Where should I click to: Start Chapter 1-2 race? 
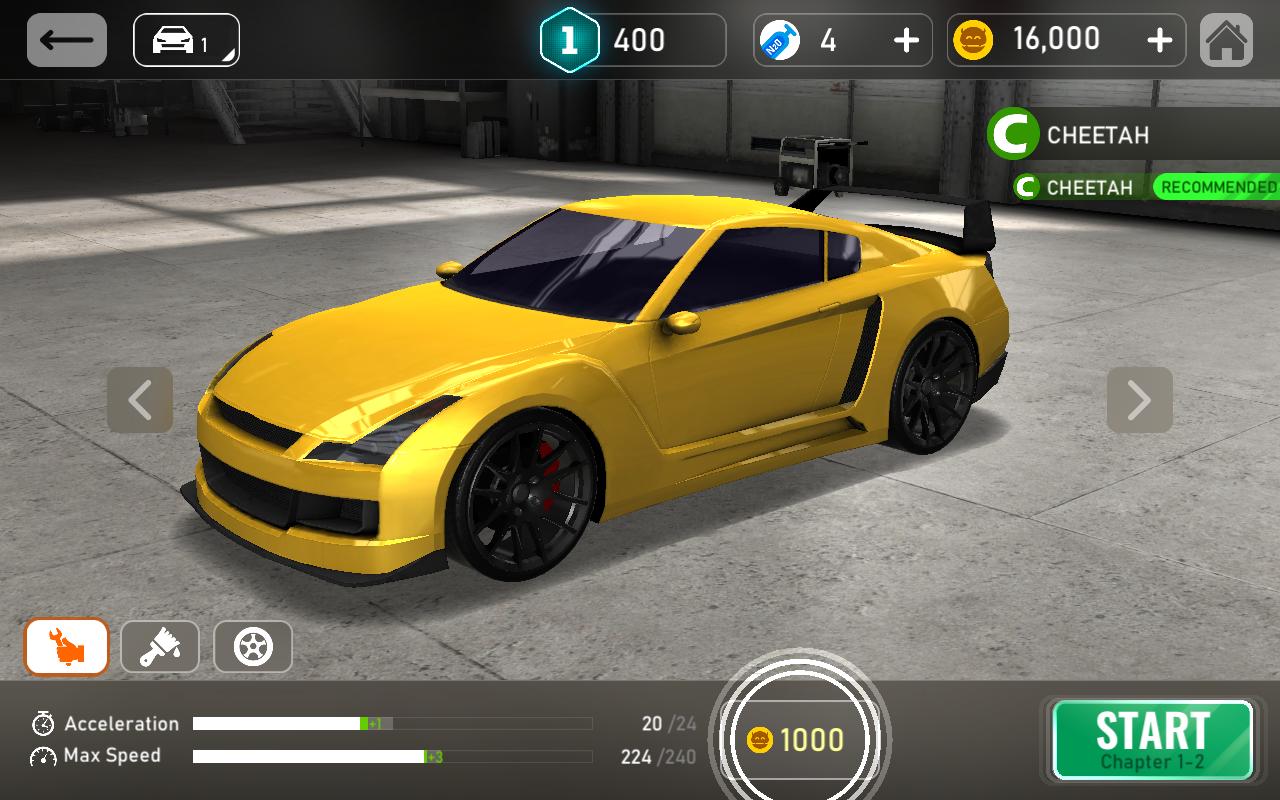coord(1152,740)
